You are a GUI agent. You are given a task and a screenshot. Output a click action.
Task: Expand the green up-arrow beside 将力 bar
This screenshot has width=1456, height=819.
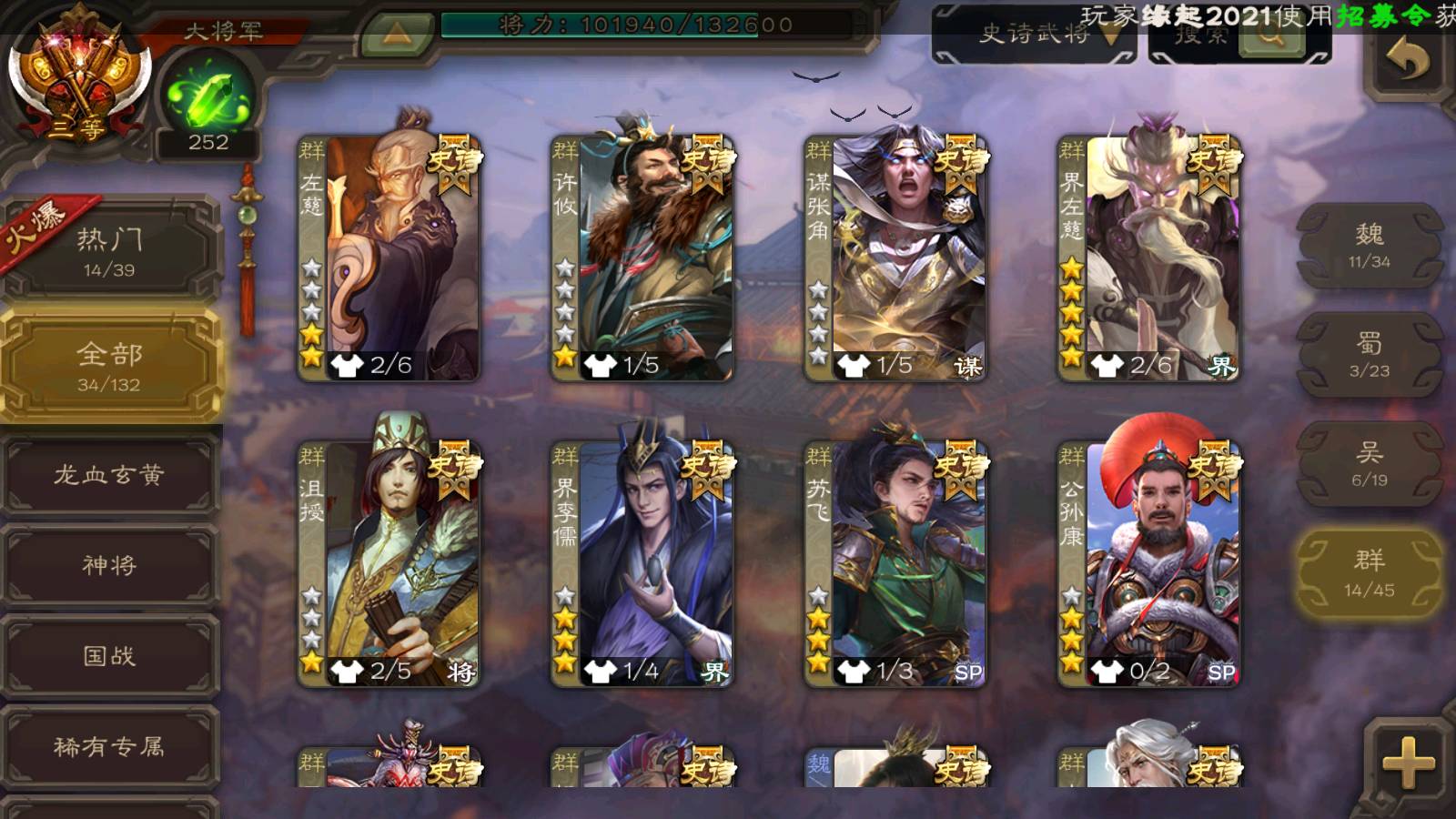[396, 34]
